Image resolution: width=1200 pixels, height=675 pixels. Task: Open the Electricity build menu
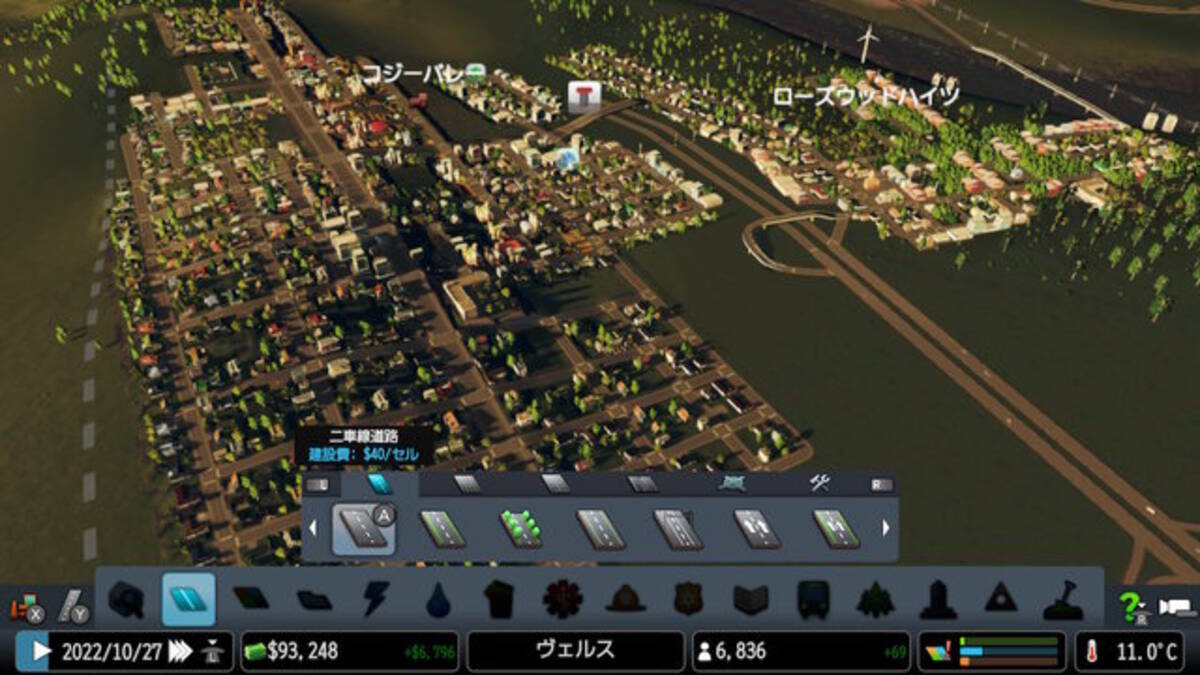376,600
